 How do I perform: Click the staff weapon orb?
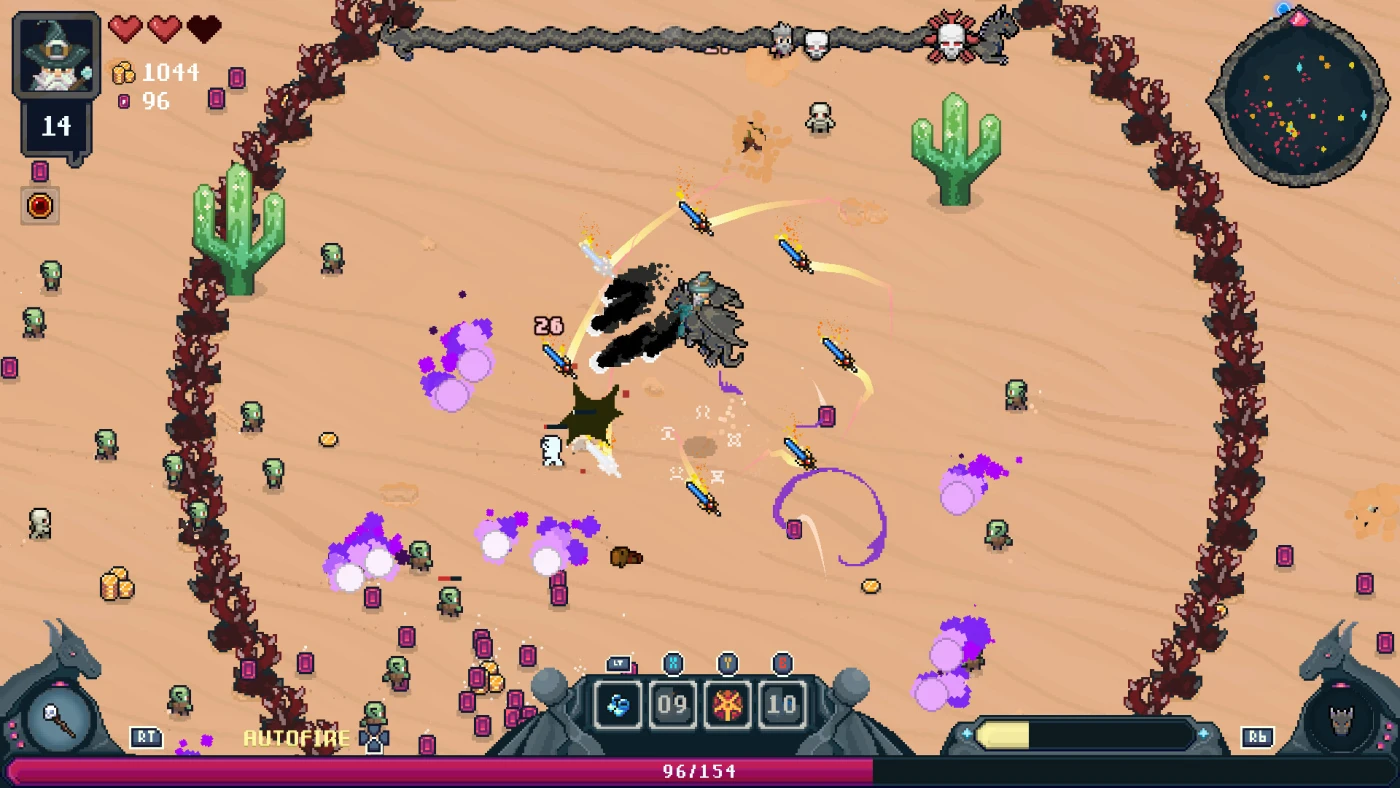[59, 720]
